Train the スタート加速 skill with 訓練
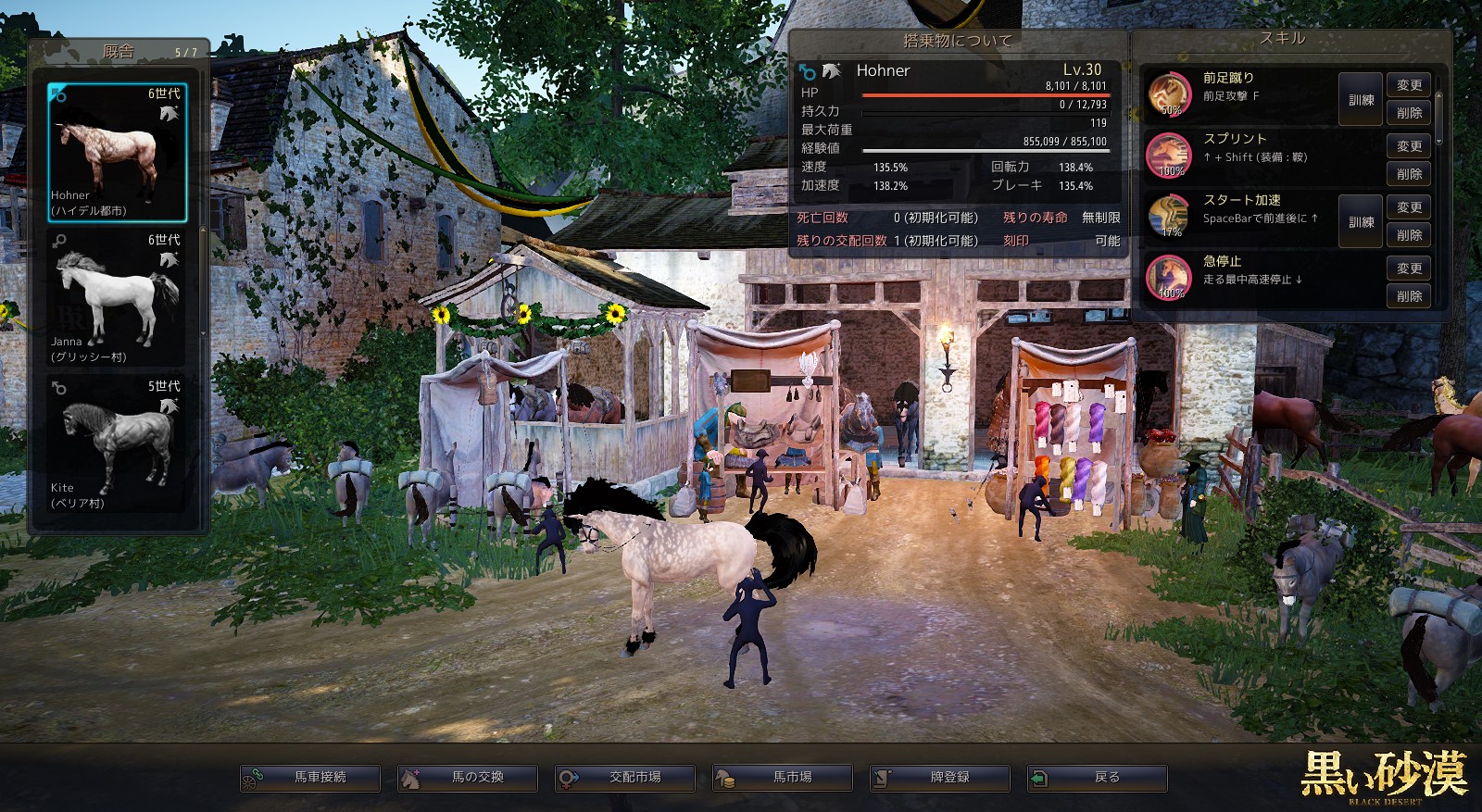Screen dimensions: 1482x812 (x=1361, y=221)
